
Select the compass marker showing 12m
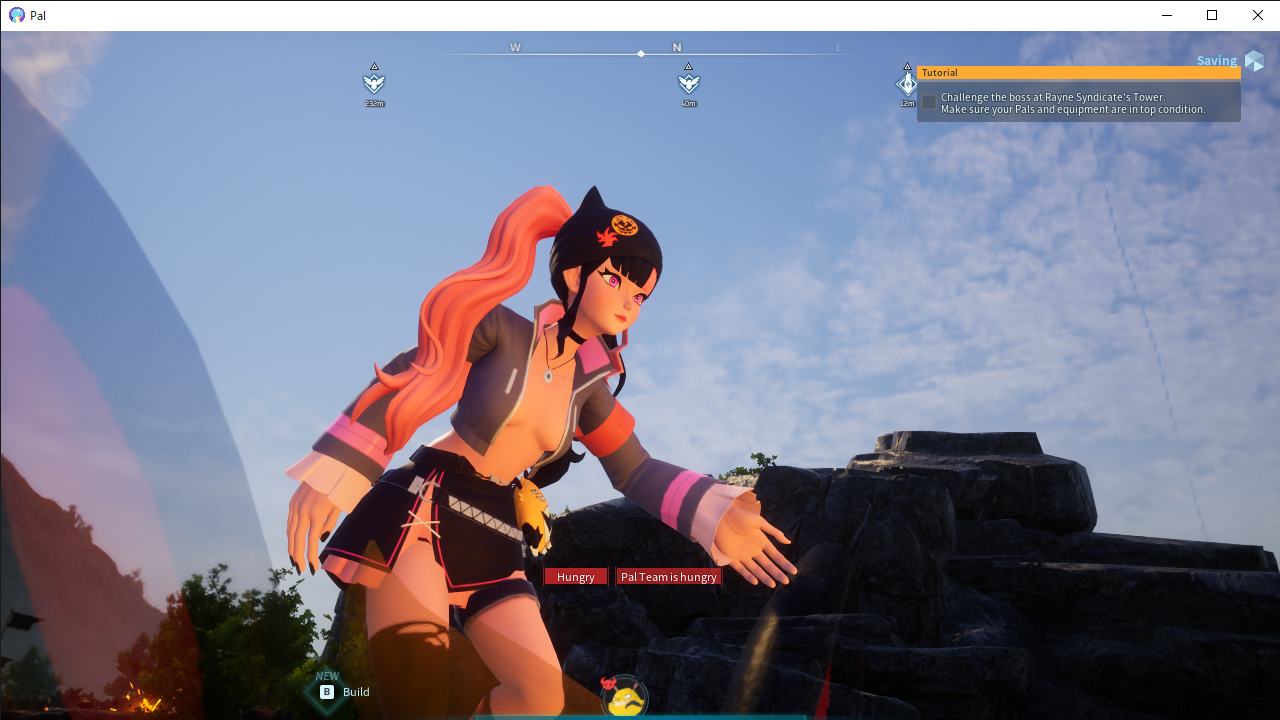click(906, 84)
